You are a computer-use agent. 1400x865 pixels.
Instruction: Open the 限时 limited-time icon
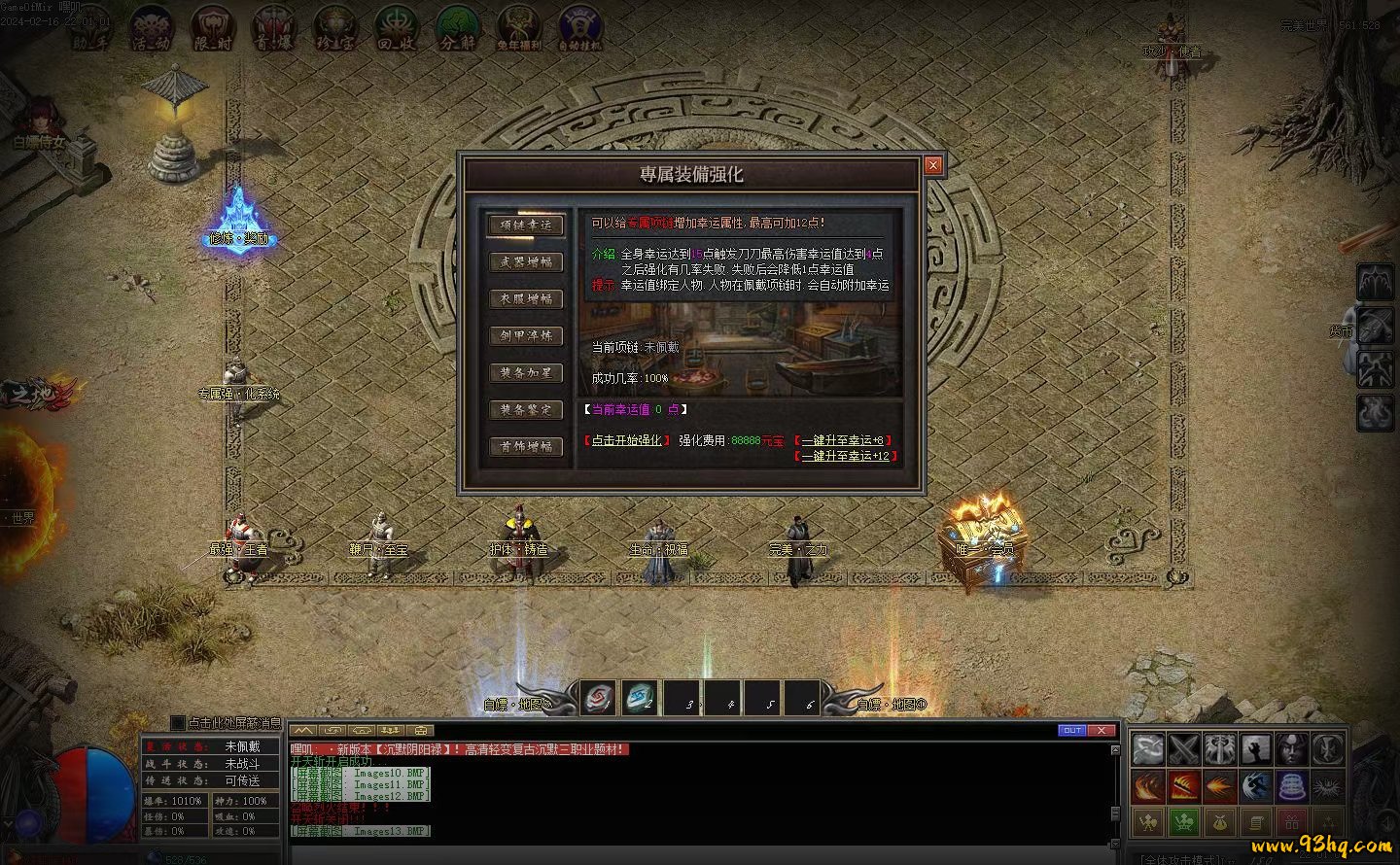point(212,27)
